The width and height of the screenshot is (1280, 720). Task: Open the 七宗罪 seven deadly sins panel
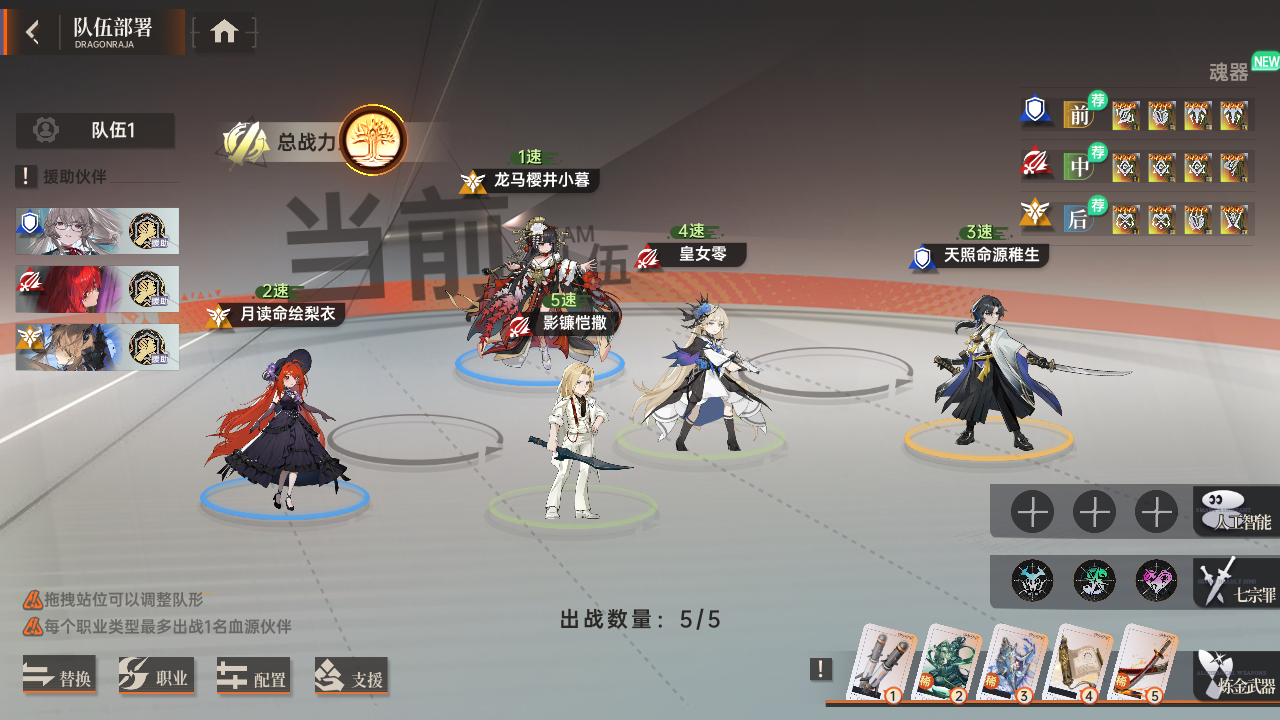pyautogui.click(x=1233, y=582)
